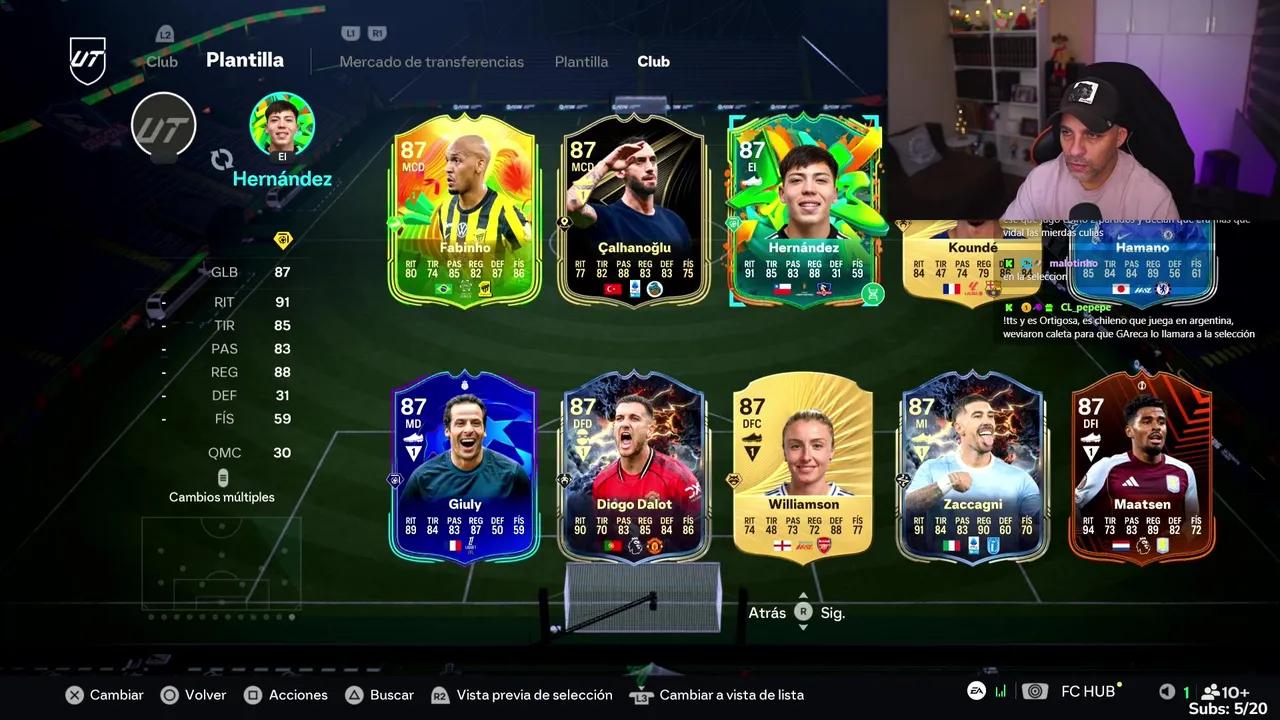
Task: Click the Cambios múltiples controller icon
Action: tap(222, 477)
